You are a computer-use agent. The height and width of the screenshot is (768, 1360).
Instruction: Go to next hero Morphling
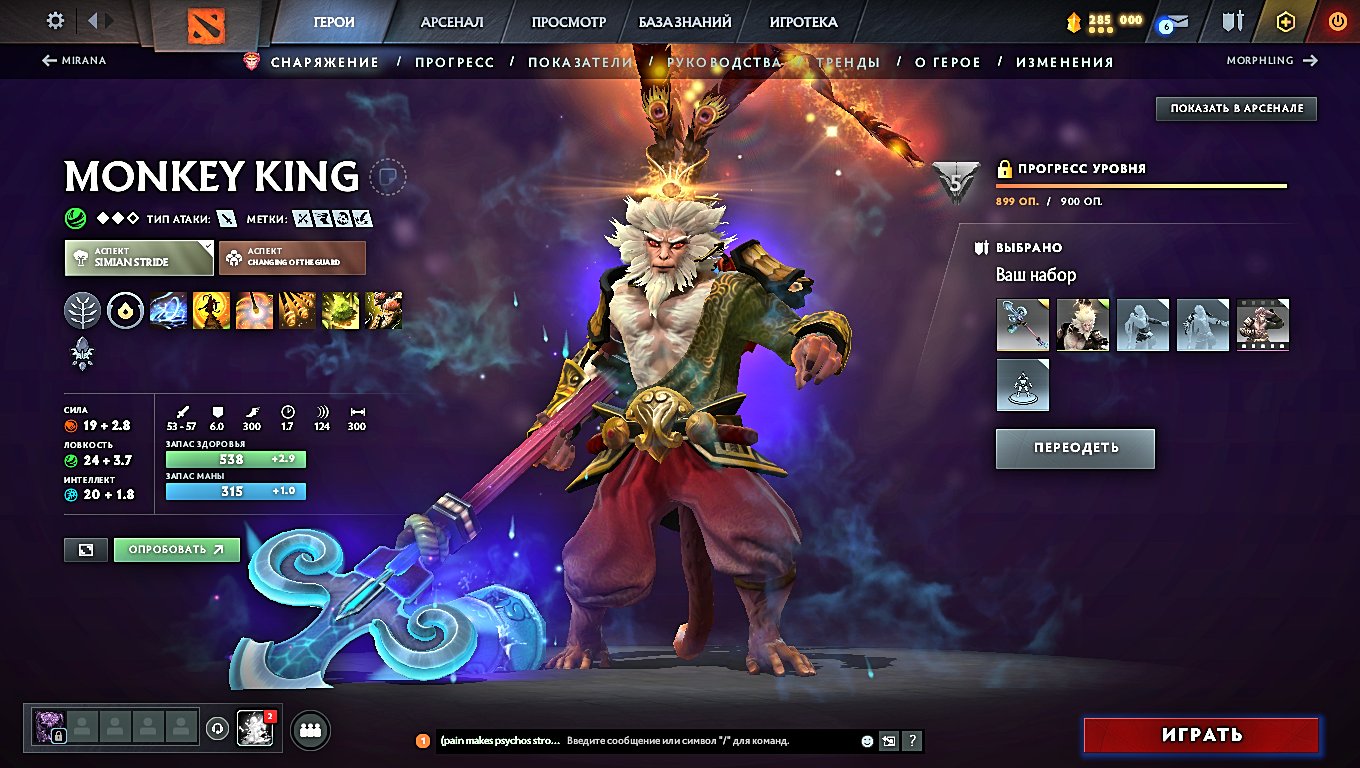point(1272,61)
